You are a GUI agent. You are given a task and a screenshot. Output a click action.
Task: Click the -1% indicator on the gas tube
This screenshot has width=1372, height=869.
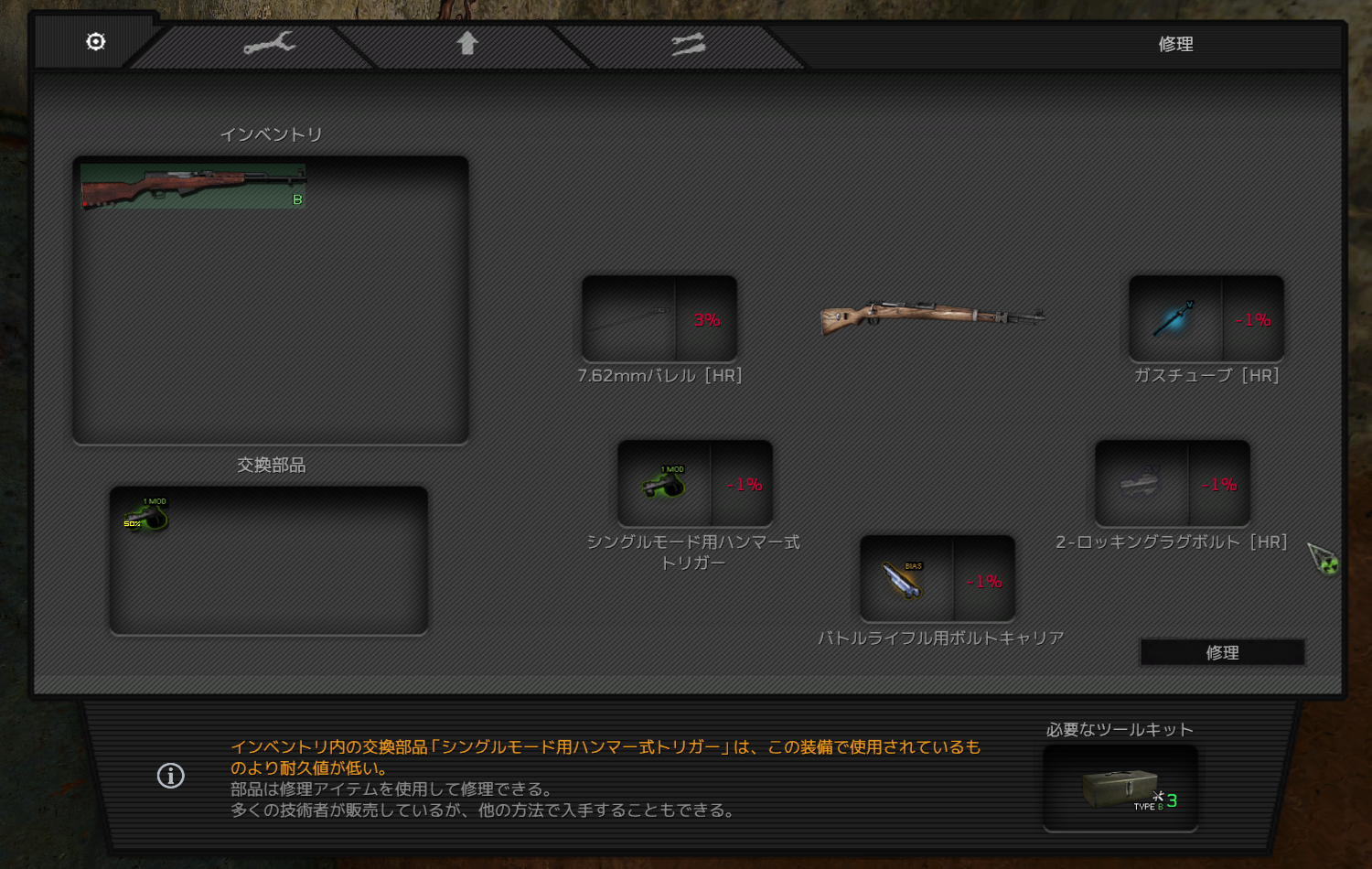[1254, 320]
